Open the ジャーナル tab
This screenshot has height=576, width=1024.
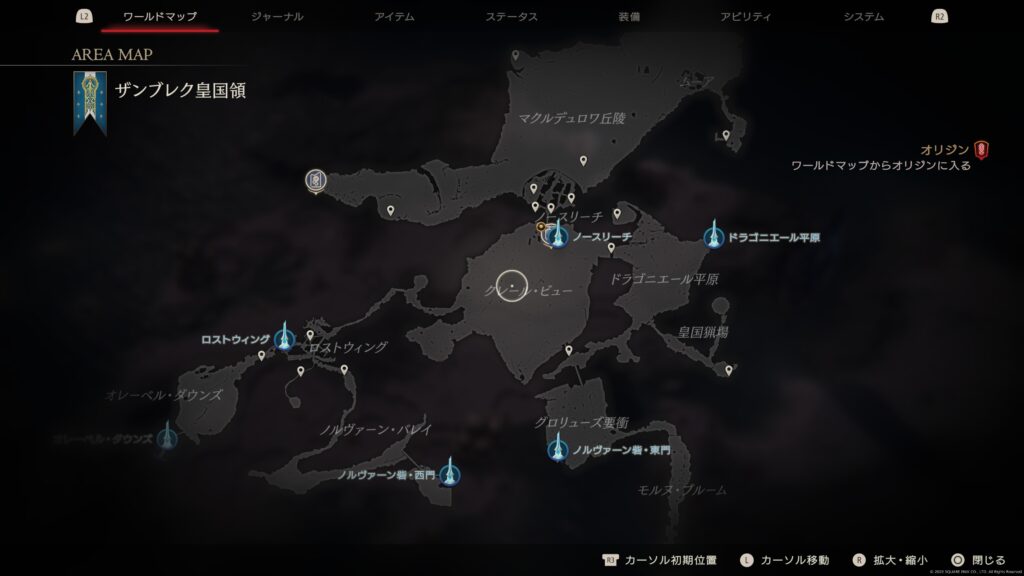click(x=277, y=17)
